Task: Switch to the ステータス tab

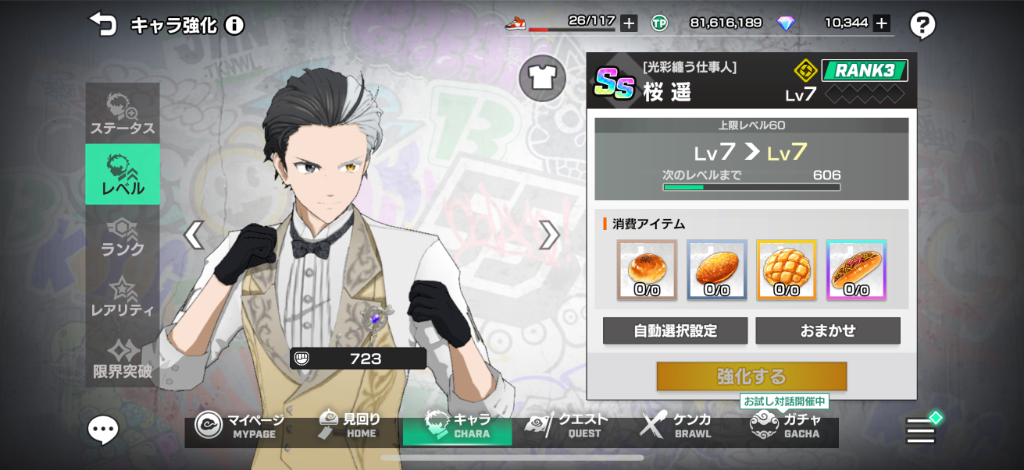Action: [122, 114]
